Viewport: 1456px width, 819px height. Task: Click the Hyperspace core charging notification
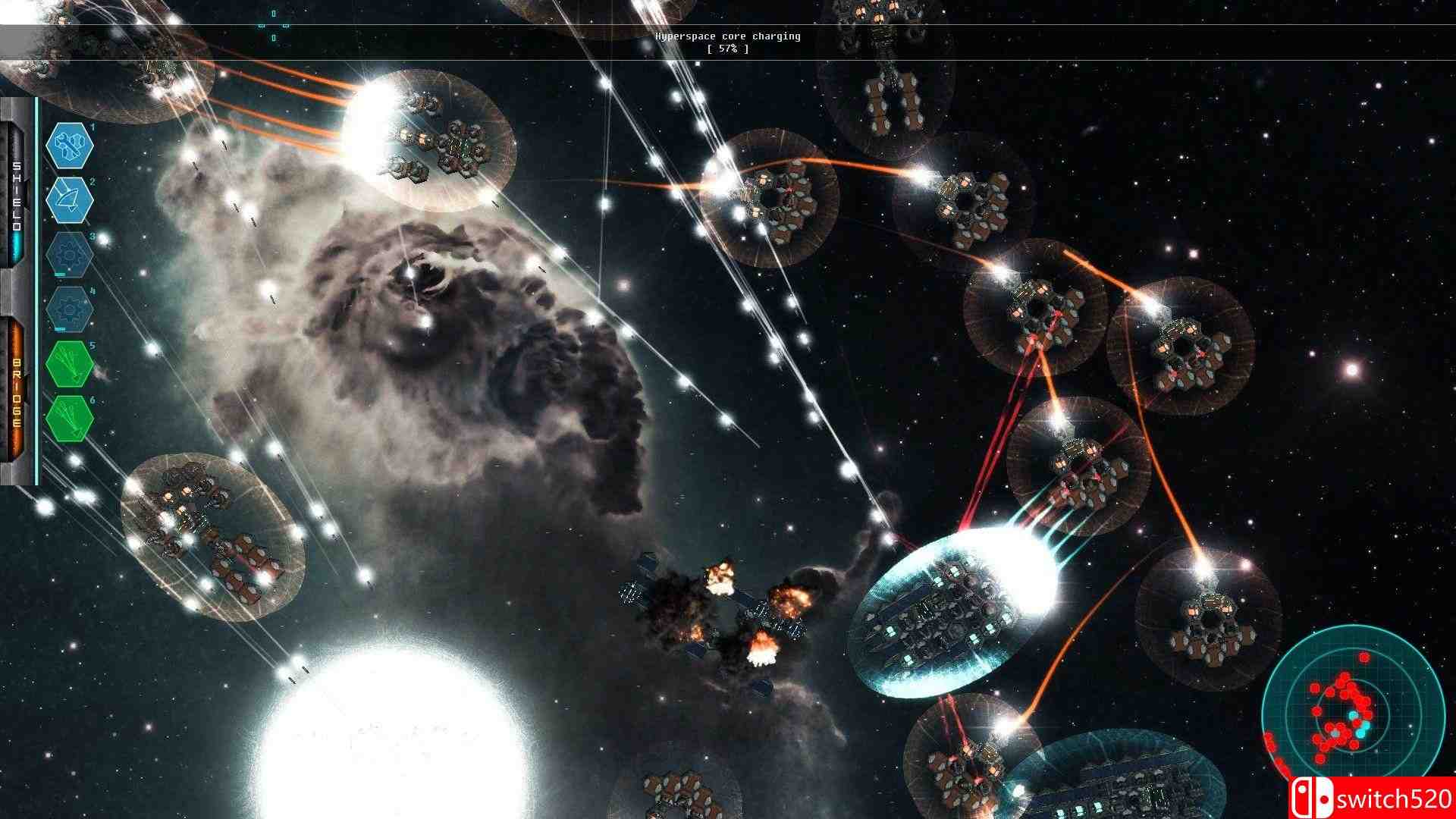coord(730,36)
